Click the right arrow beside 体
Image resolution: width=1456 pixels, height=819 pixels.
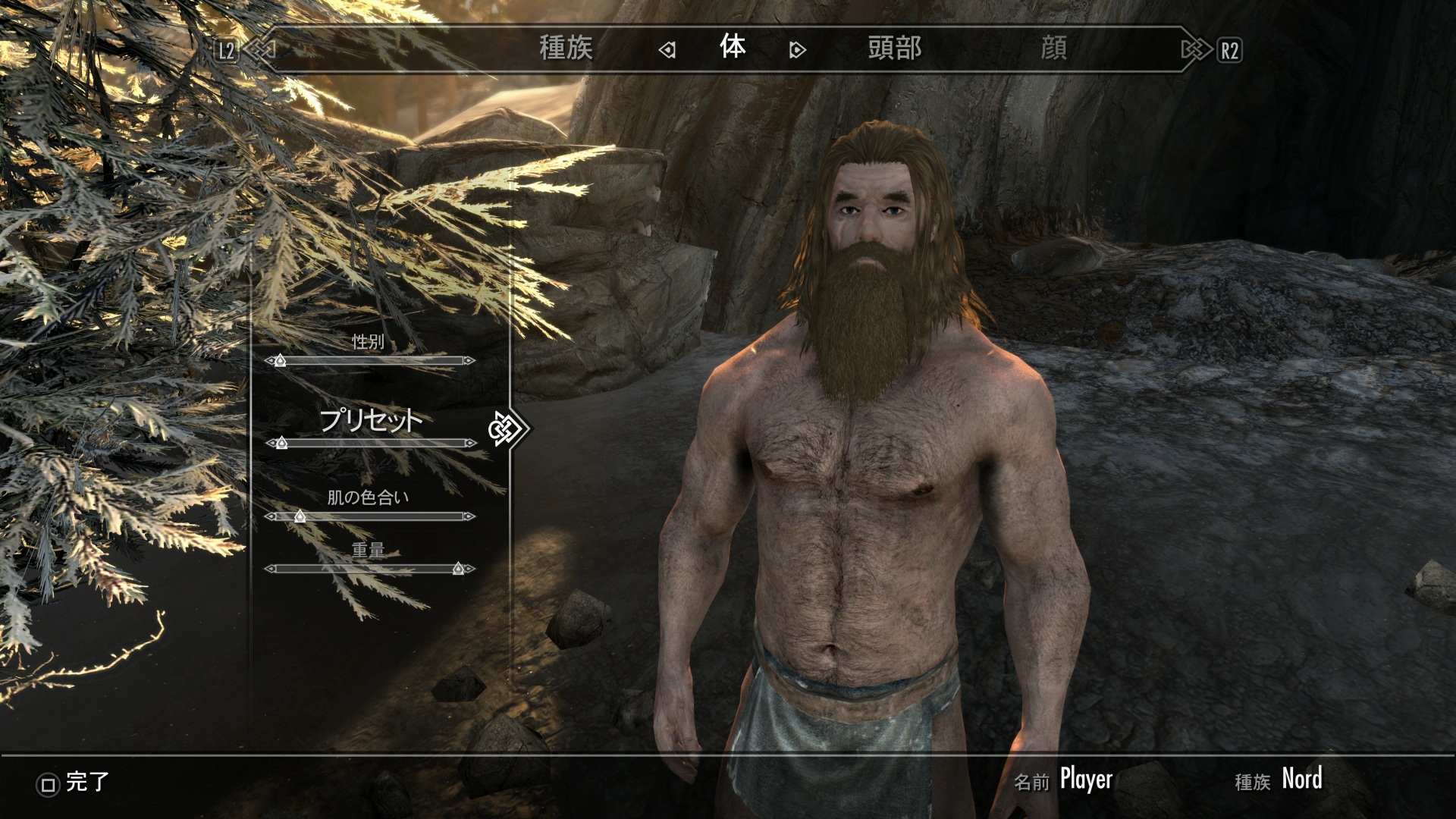click(x=797, y=50)
